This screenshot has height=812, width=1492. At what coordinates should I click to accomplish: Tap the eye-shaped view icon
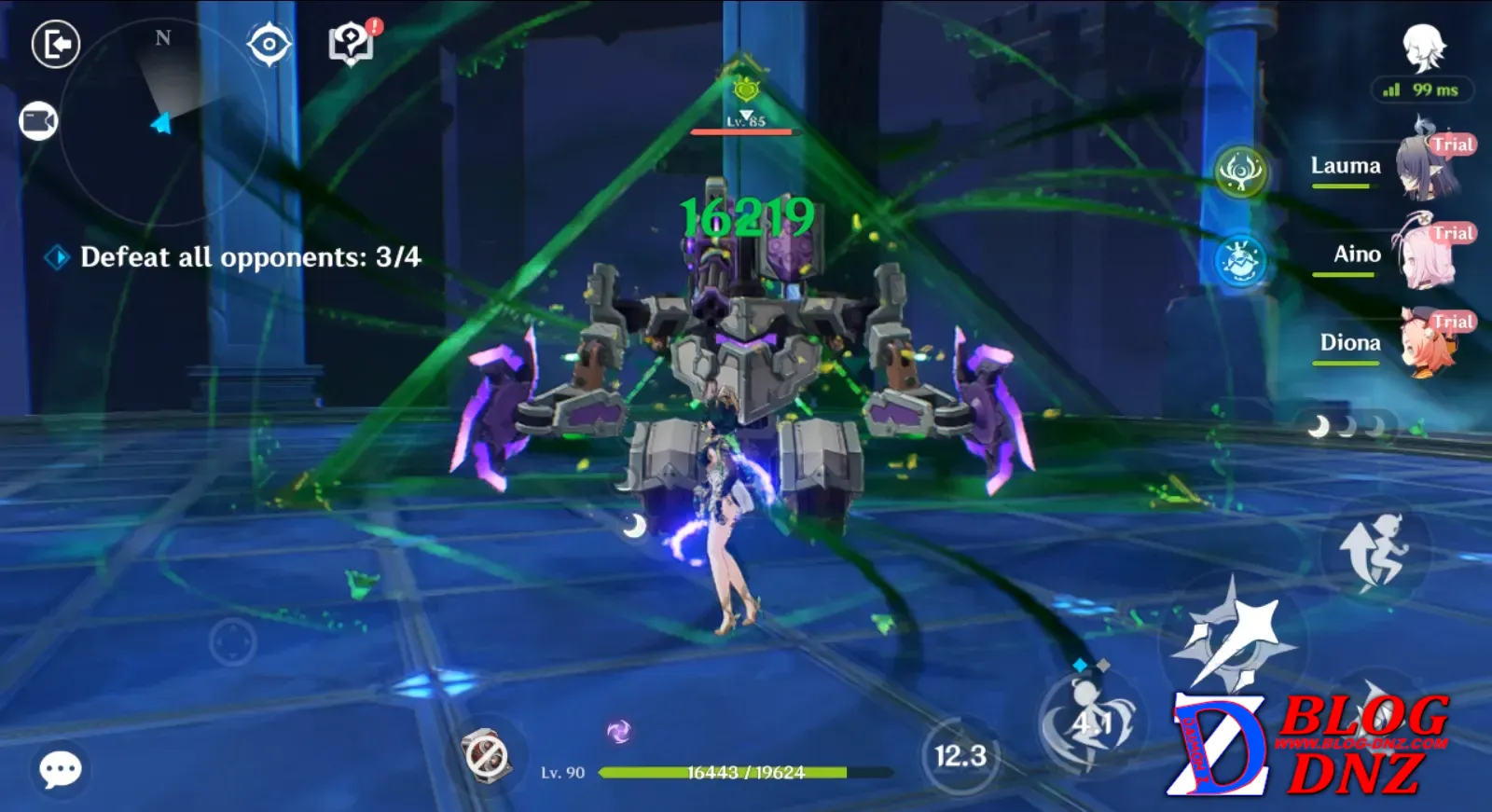(x=269, y=44)
